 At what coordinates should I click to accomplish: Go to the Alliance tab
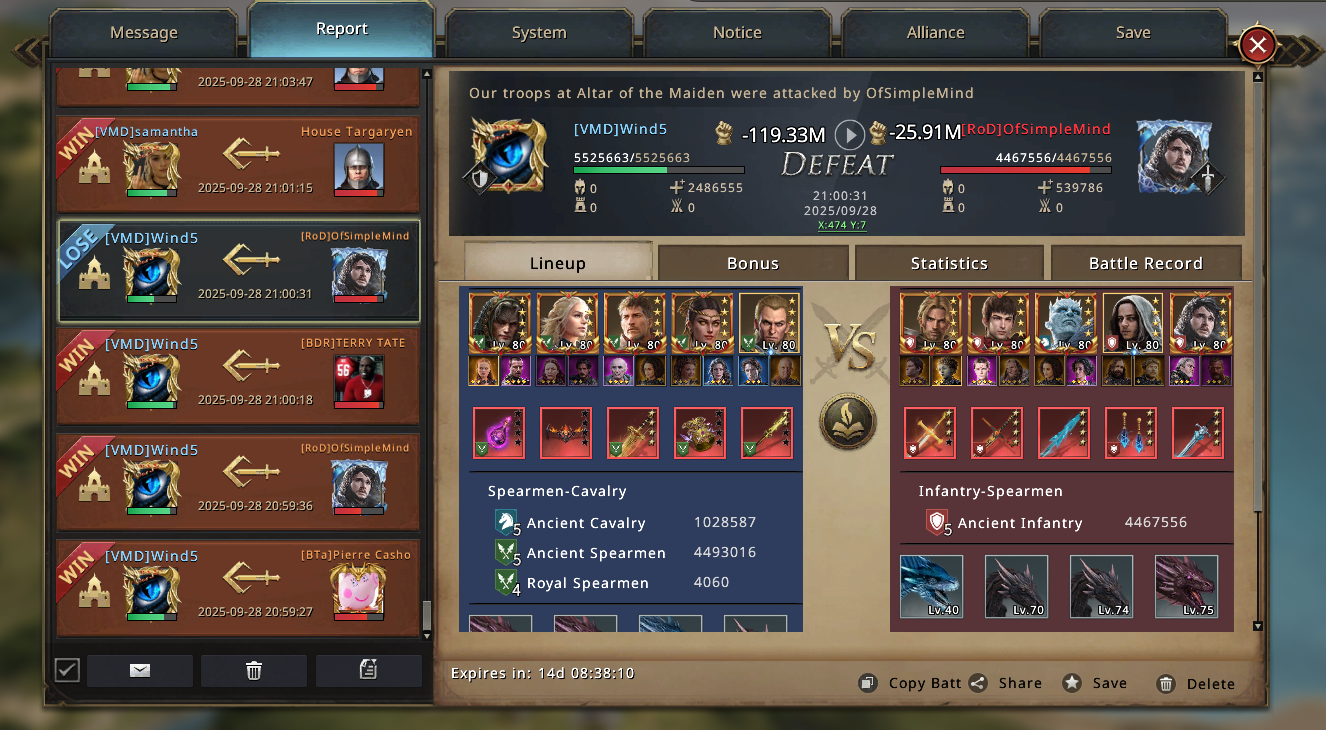pos(935,32)
